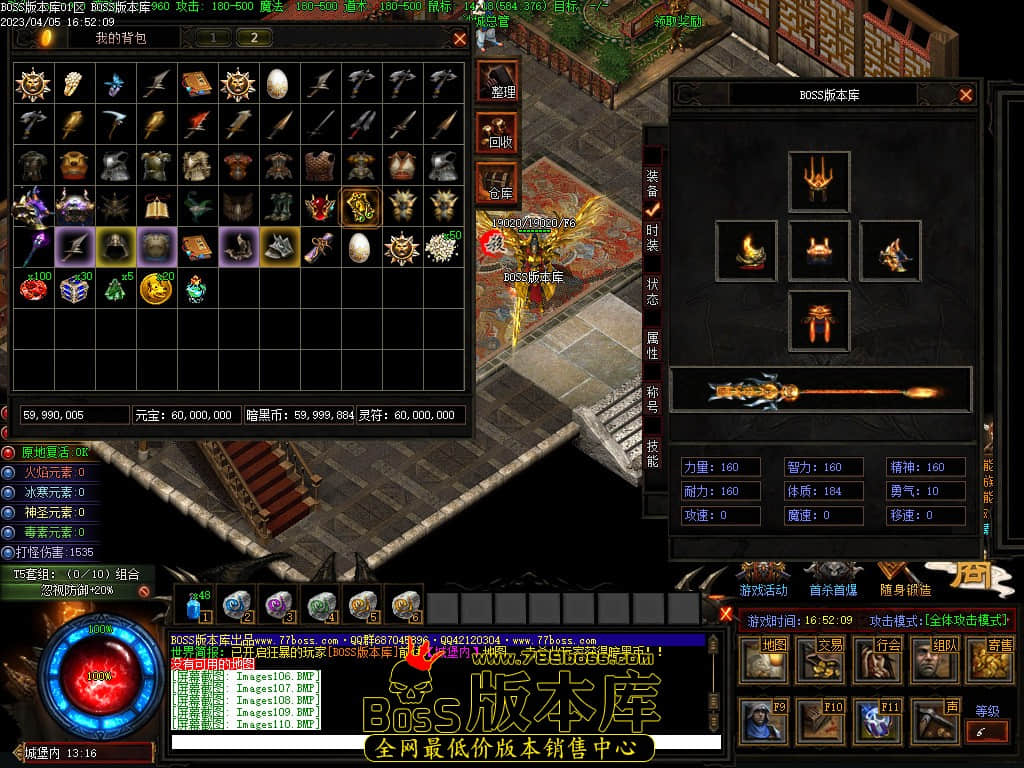Switch to backpack page 2
This screenshot has height=768, width=1024.
[254, 38]
